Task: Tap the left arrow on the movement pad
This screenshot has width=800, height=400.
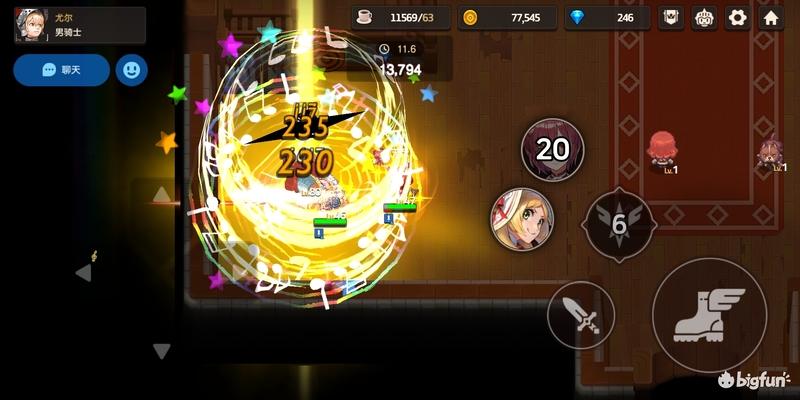Action: 84,272
